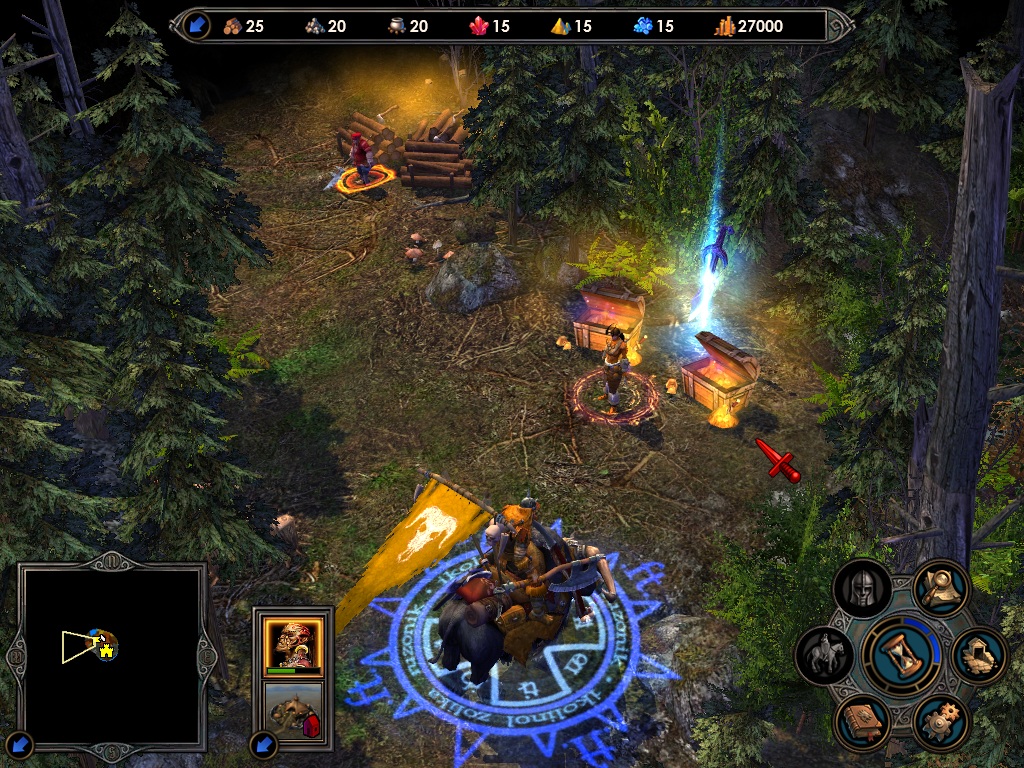Click the gold resource showing 27000
The height and width of the screenshot is (768, 1024).
pyautogui.click(x=747, y=26)
